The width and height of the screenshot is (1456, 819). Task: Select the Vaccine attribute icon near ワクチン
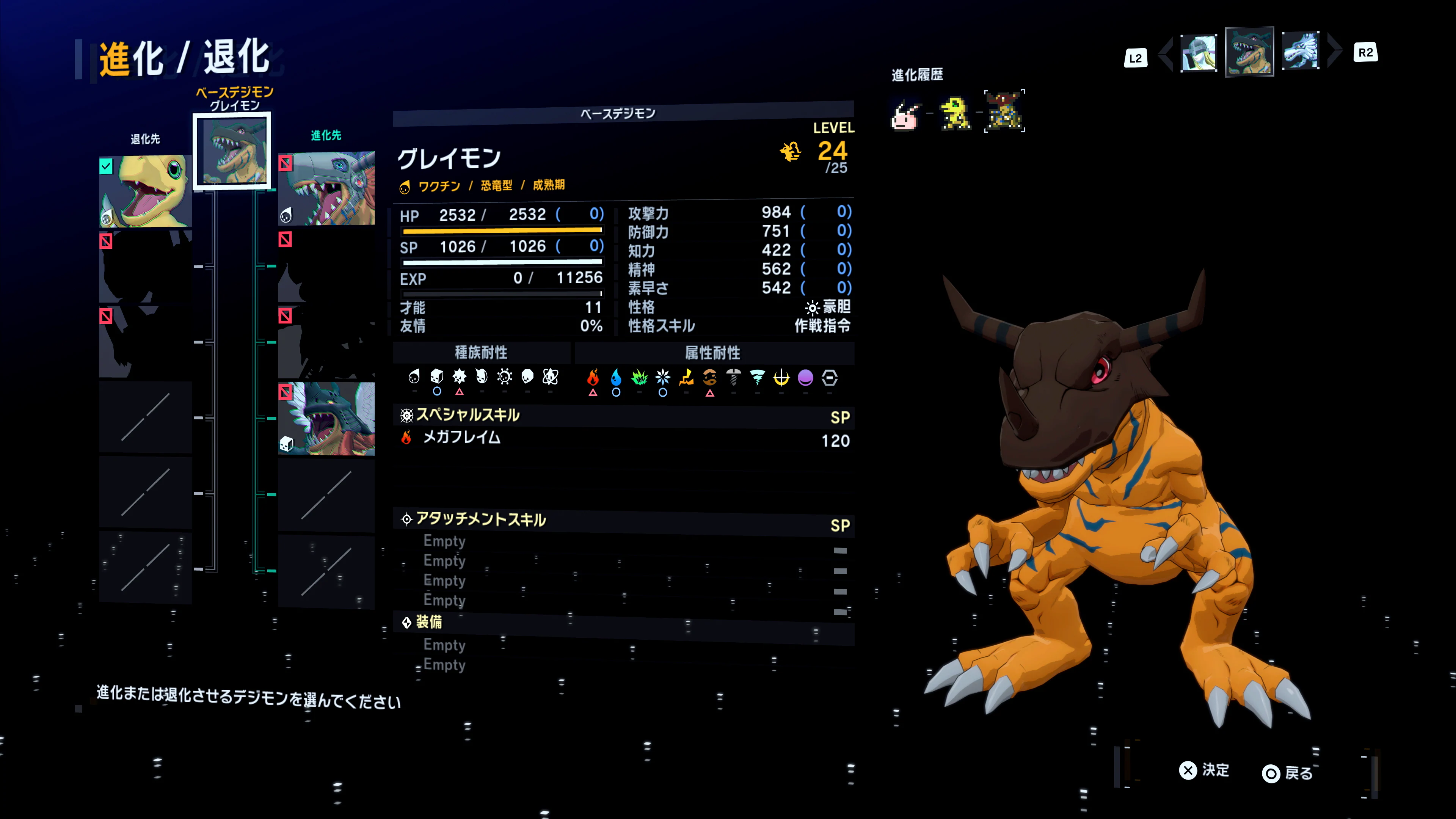[405, 185]
